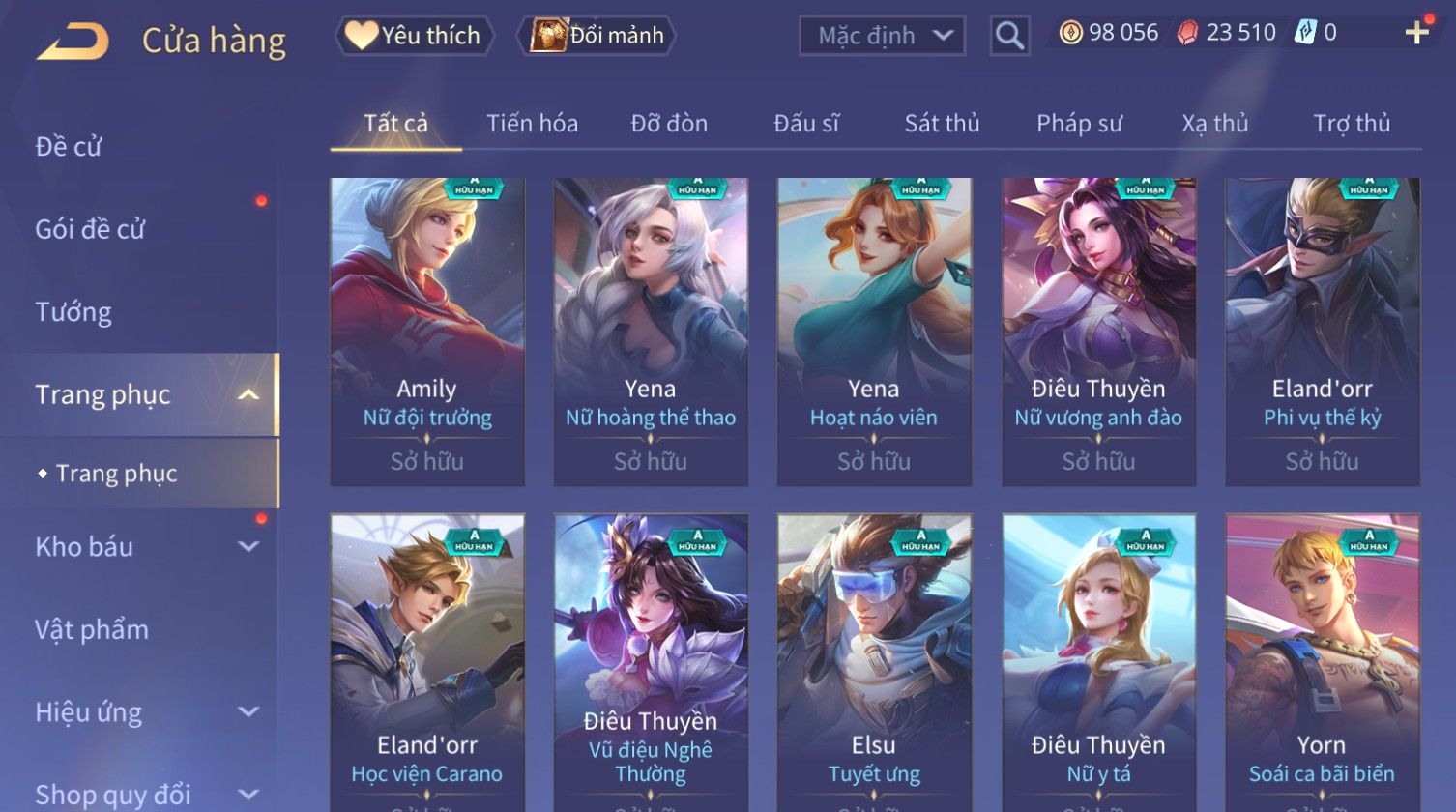This screenshot has width=1456, height=812.
Task: Expand the Mặc định sort dropdown
Action: pyautogui.click(x=881, y=36)
